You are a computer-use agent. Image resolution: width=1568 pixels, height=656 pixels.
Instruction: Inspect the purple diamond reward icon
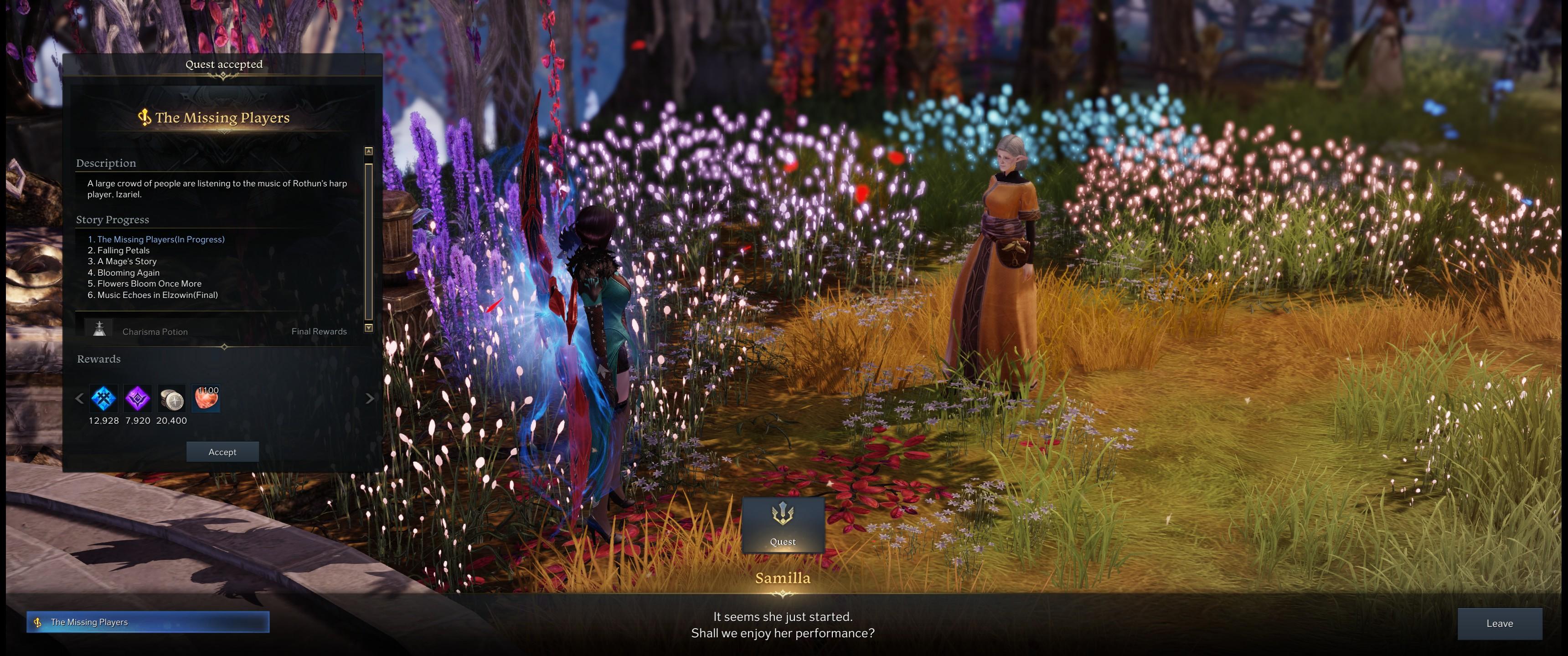point(138,399)
